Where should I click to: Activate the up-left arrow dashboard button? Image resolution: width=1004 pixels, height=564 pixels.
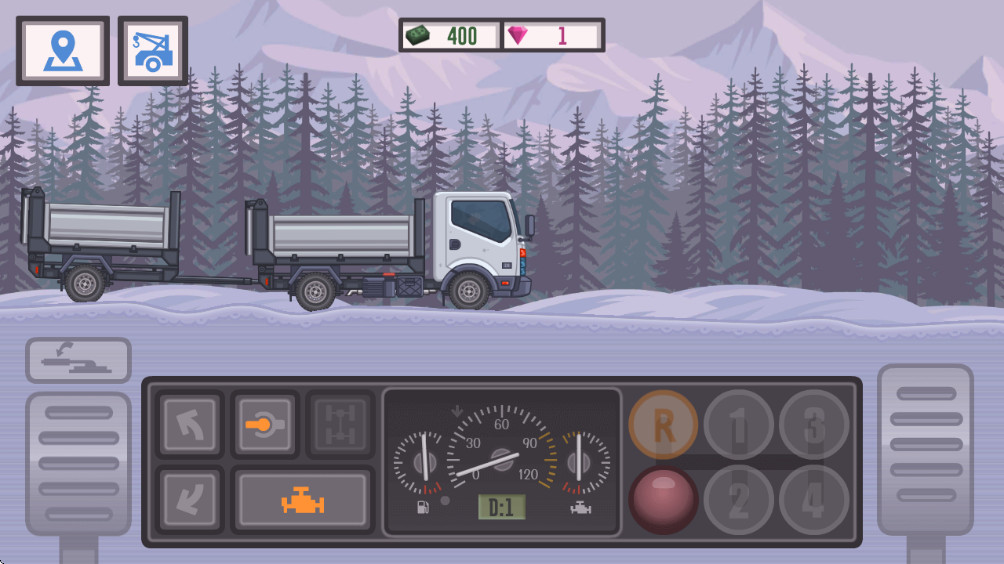[x=189, y=425]
